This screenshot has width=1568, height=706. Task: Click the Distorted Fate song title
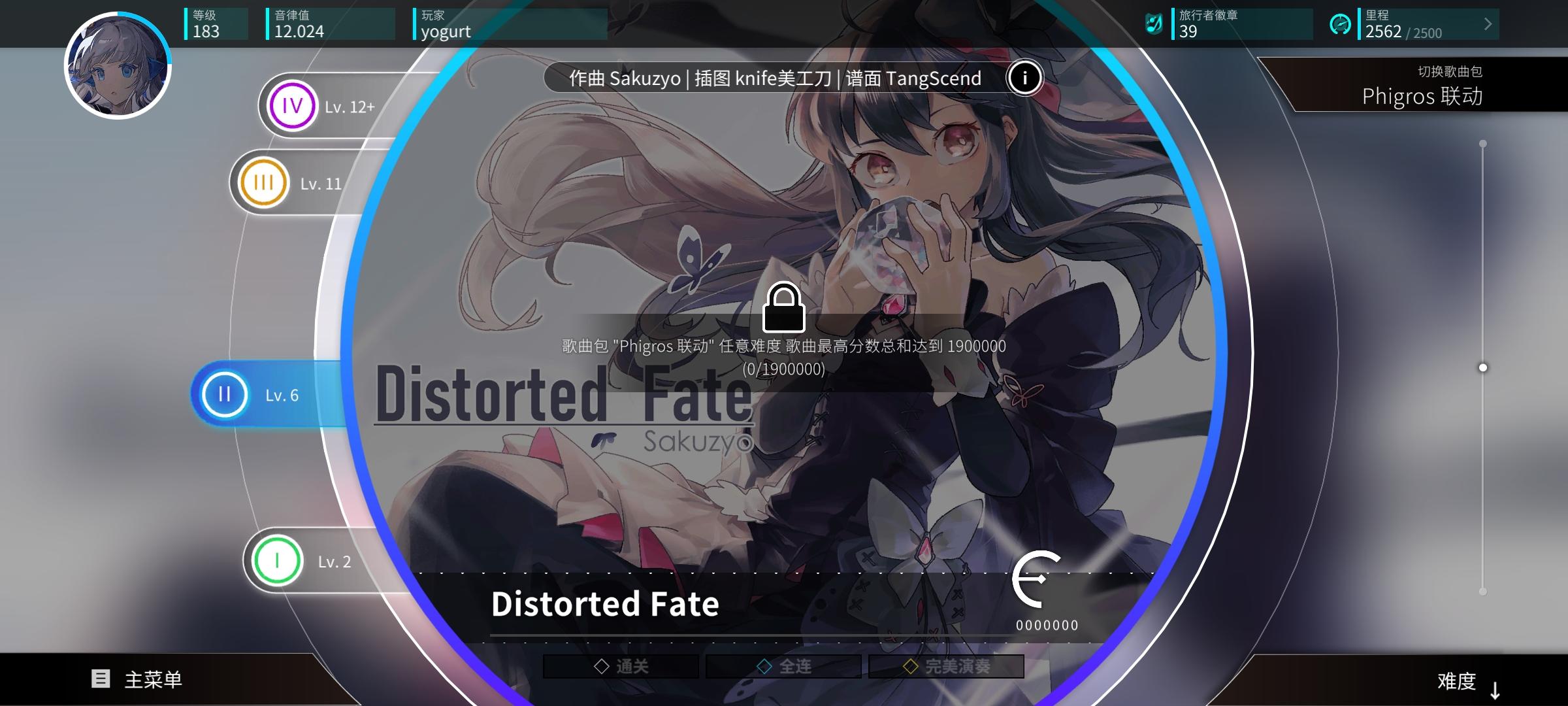[604, 604]
